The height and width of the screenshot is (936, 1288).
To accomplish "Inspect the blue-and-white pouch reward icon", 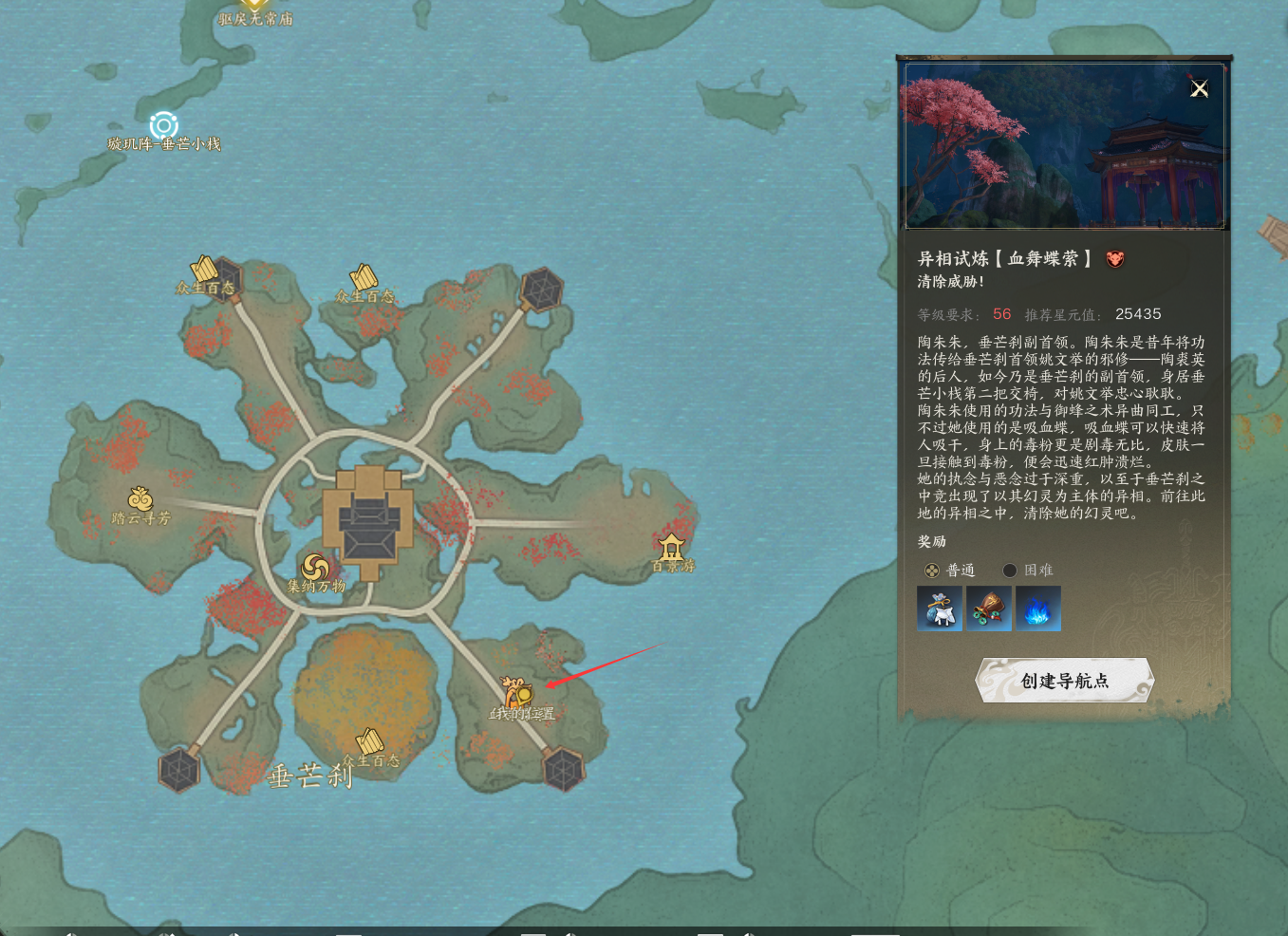I will point(940,608).
